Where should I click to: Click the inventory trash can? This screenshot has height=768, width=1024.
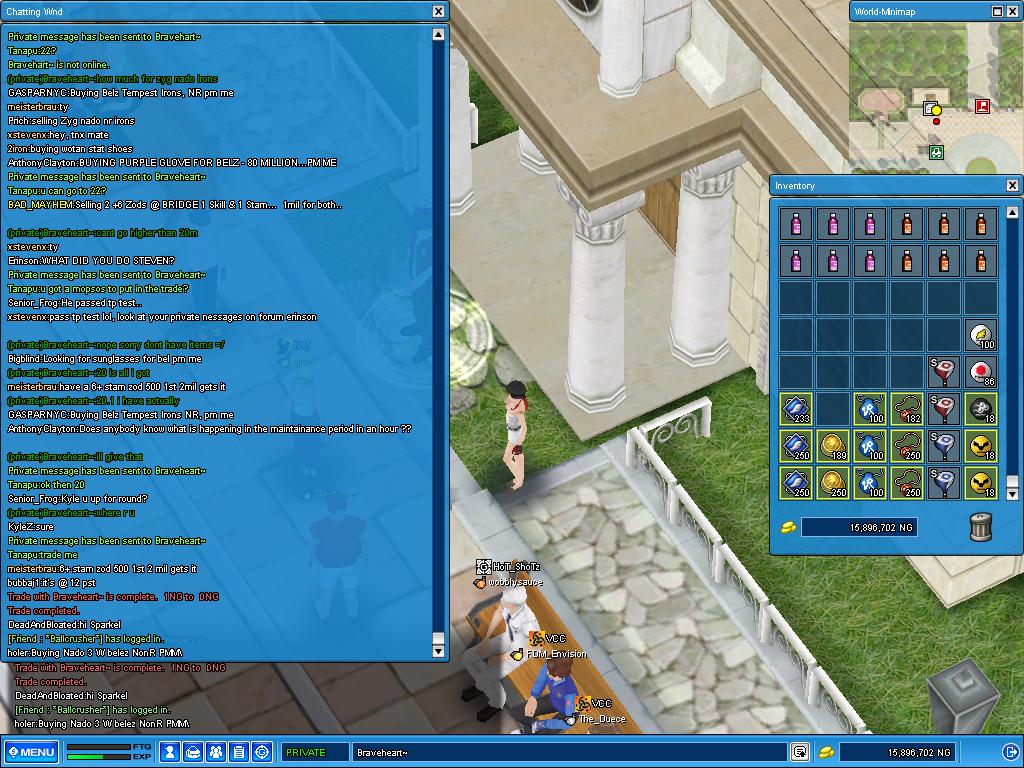[x=981, y=527]
